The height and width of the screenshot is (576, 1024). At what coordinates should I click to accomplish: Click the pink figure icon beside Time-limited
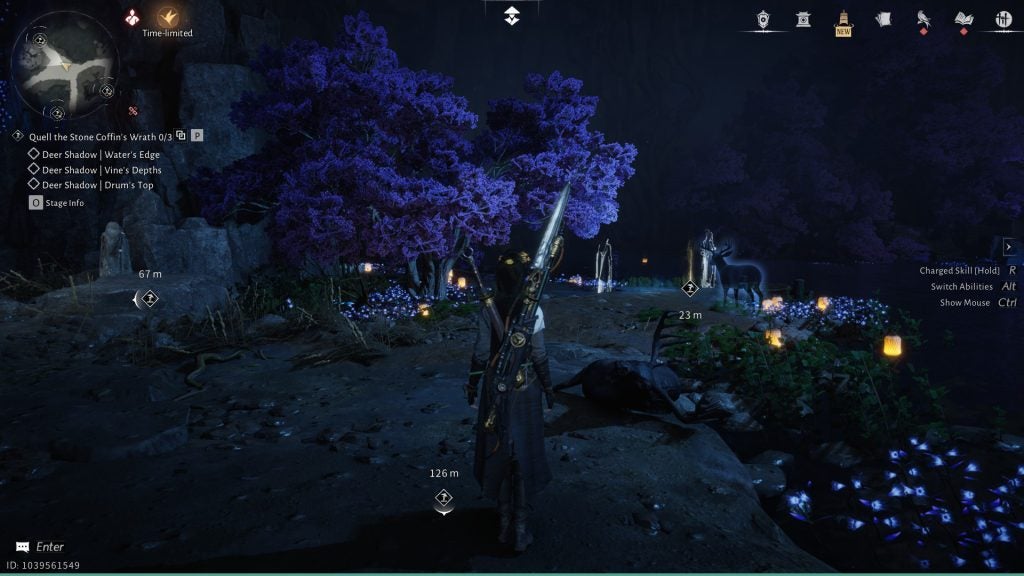click(x=133, y=17)
